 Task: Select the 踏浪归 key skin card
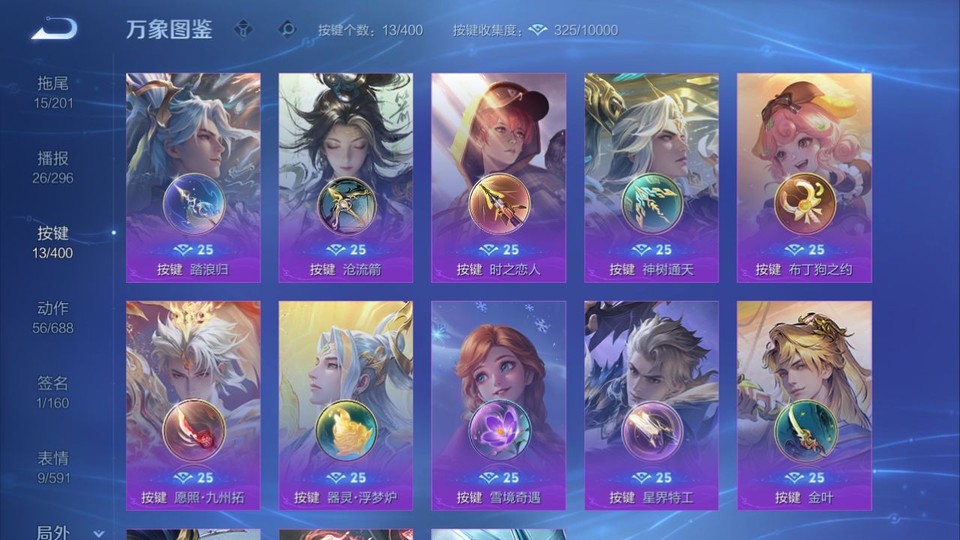pyautogui.click(x=193, y=177)
